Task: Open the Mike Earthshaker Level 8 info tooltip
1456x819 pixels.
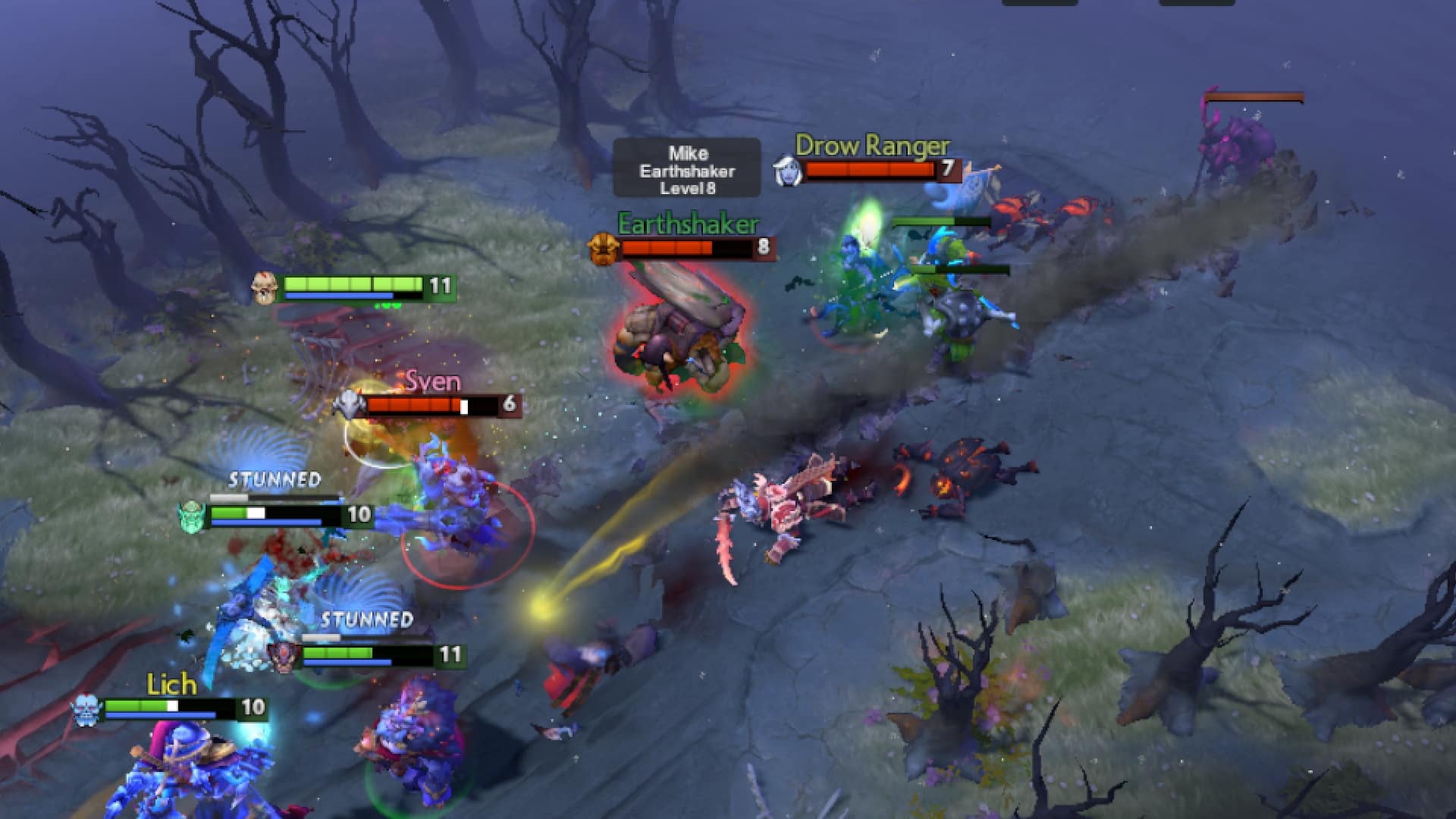Action: (686, 168)
